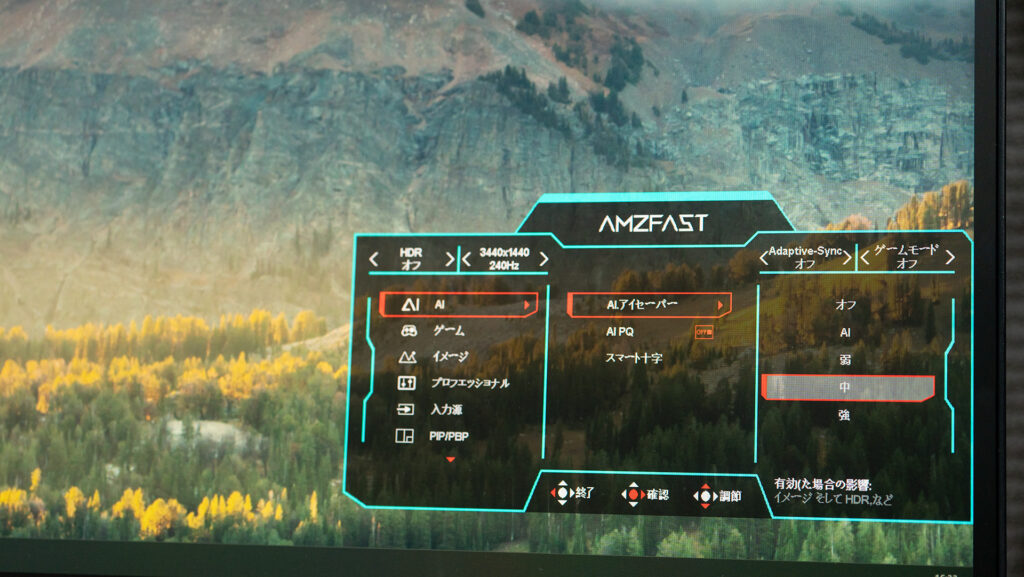Toggle the AI PQ off switch
Image resolution: width=1024 pixels, height=577 pixels.
(x=704, y=331)
